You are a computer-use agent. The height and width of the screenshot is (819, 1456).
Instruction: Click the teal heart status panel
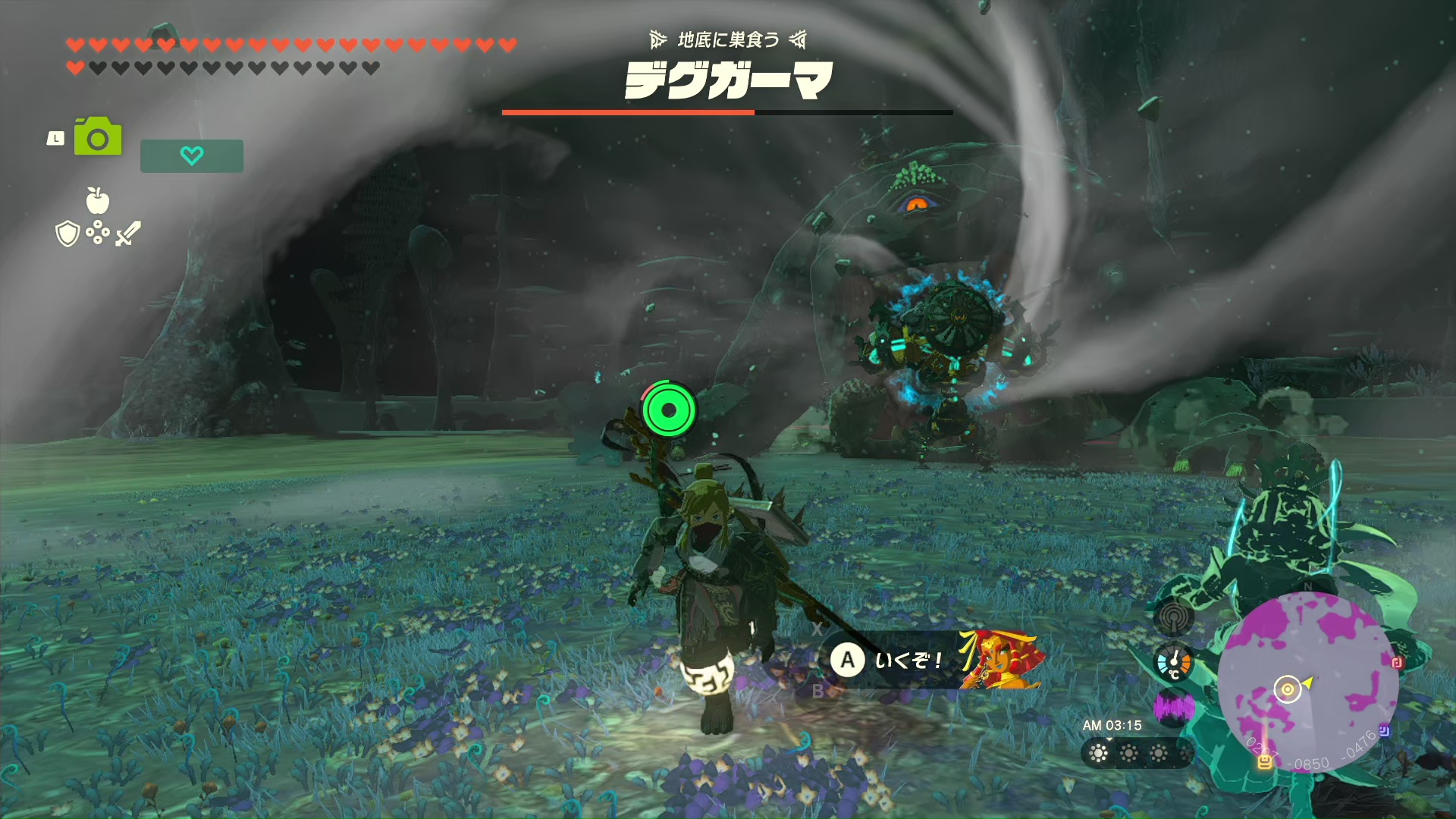pyautogui.click(x=192, y=155)
